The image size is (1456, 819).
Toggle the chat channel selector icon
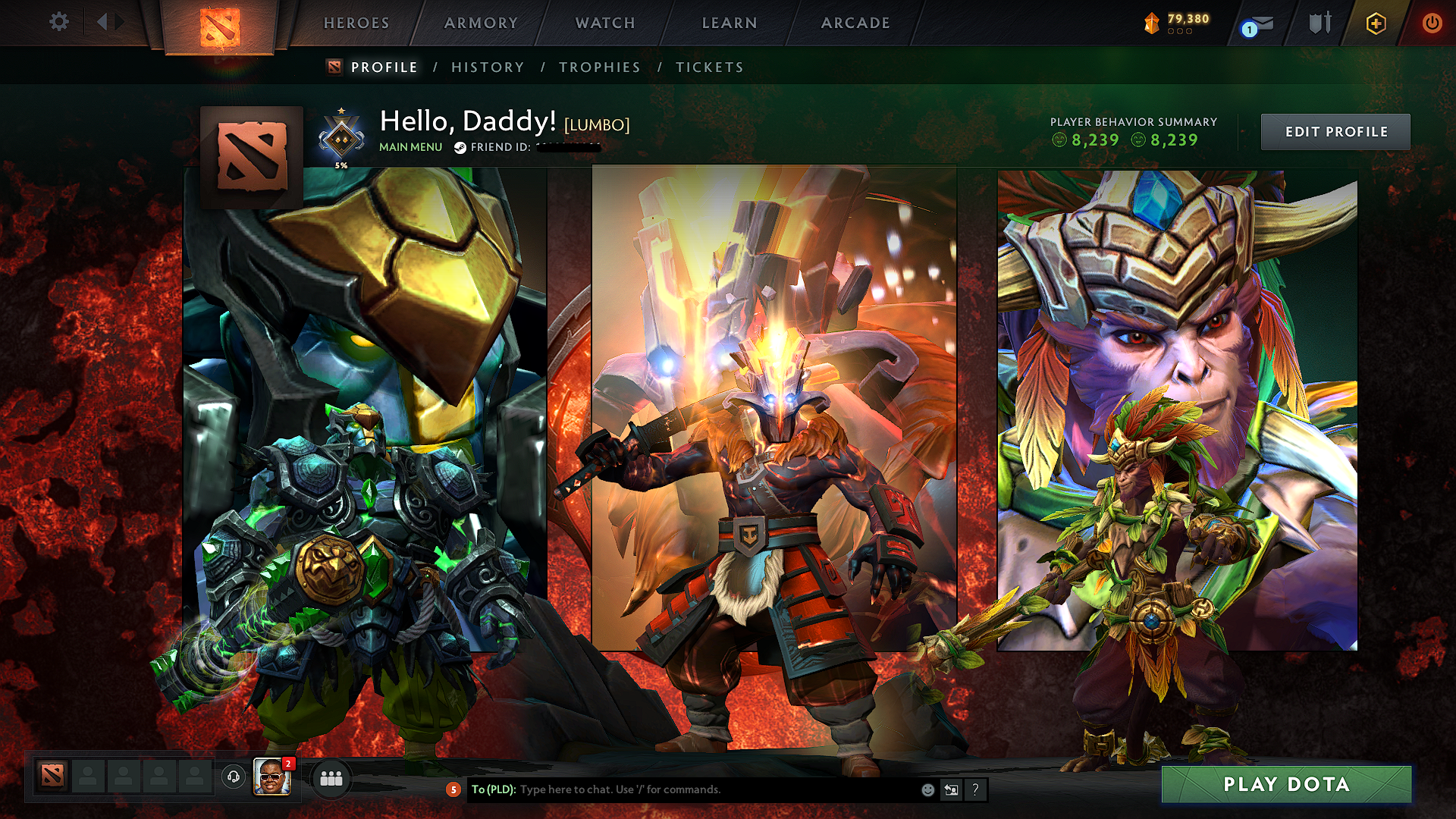[952, 789]
